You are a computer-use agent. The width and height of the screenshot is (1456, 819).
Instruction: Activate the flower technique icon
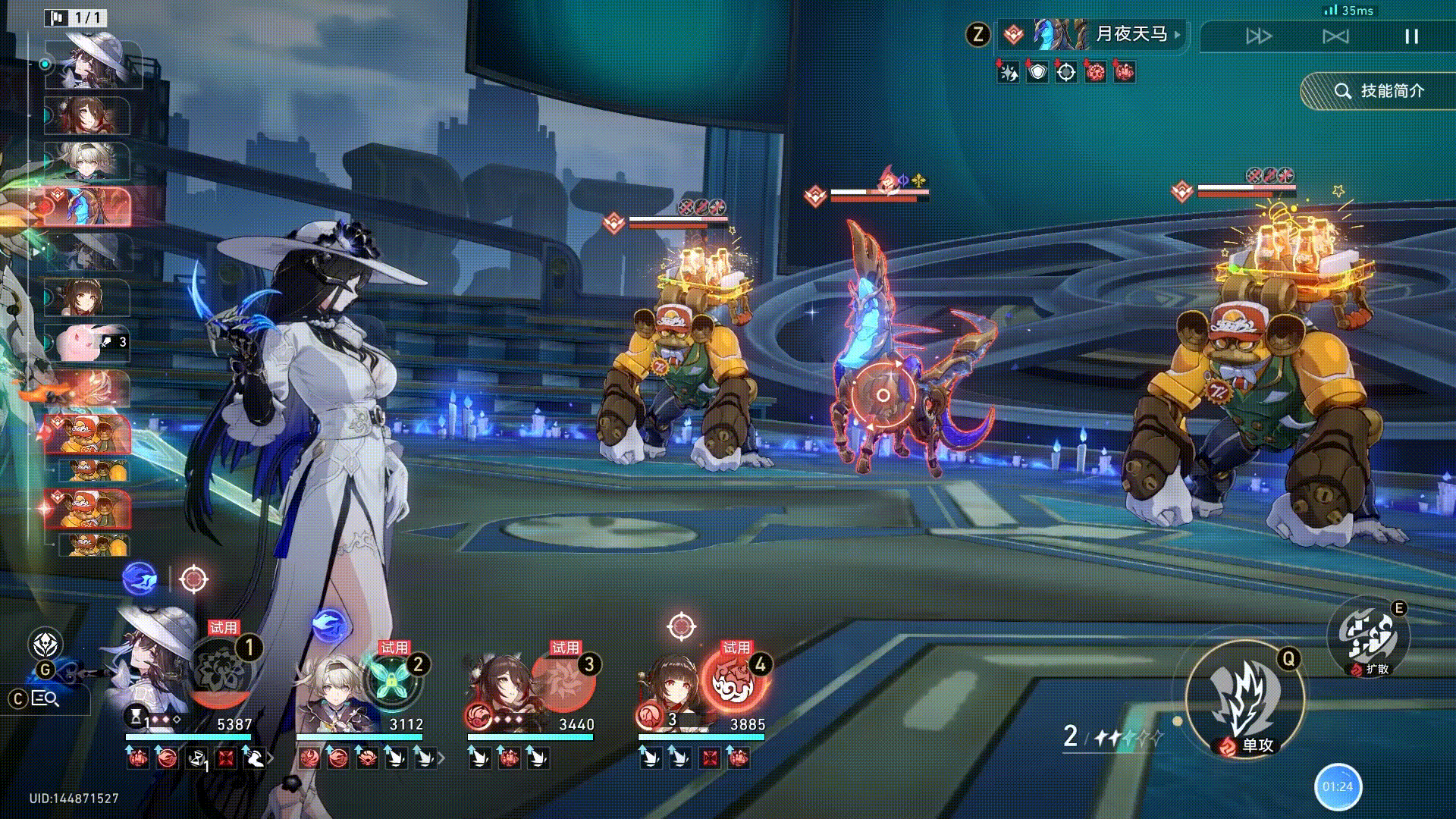click(45, 645)
